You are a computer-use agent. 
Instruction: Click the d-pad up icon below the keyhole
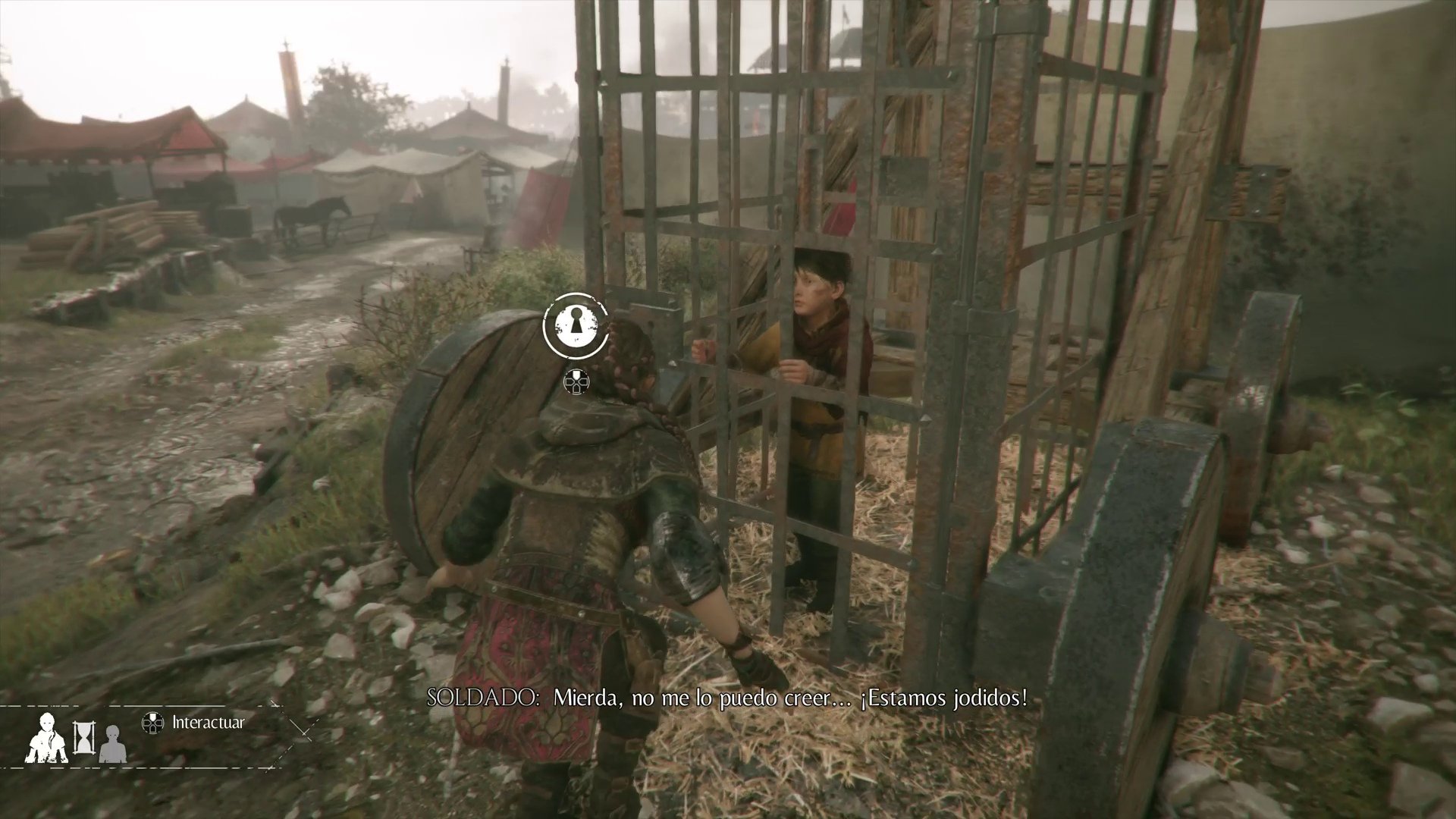[578, 381]
